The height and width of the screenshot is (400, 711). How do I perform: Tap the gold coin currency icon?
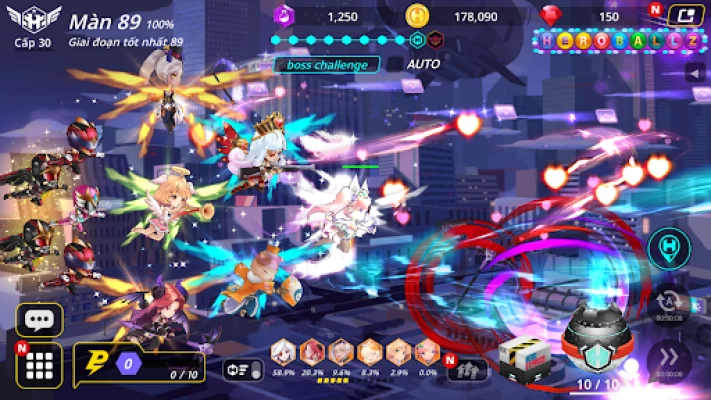(417, 16)
